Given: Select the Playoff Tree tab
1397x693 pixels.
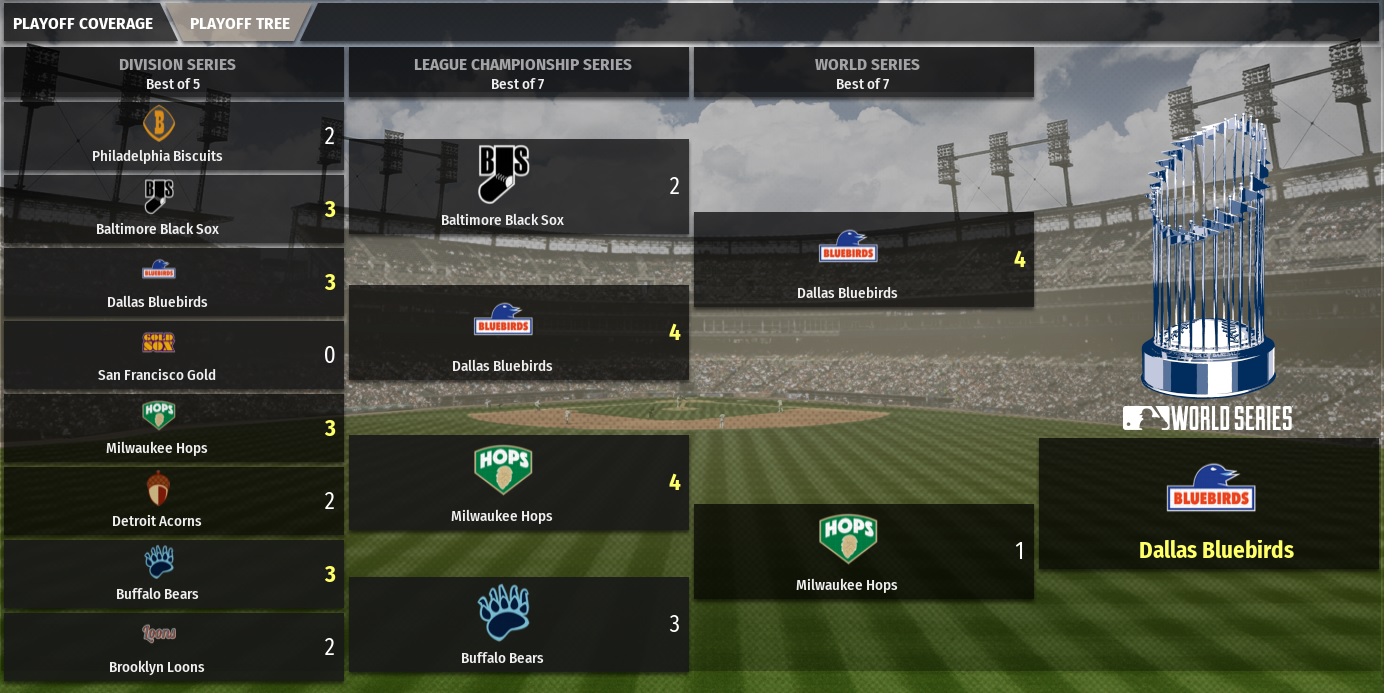Looking at the screenshot, I should pos(240,23).
